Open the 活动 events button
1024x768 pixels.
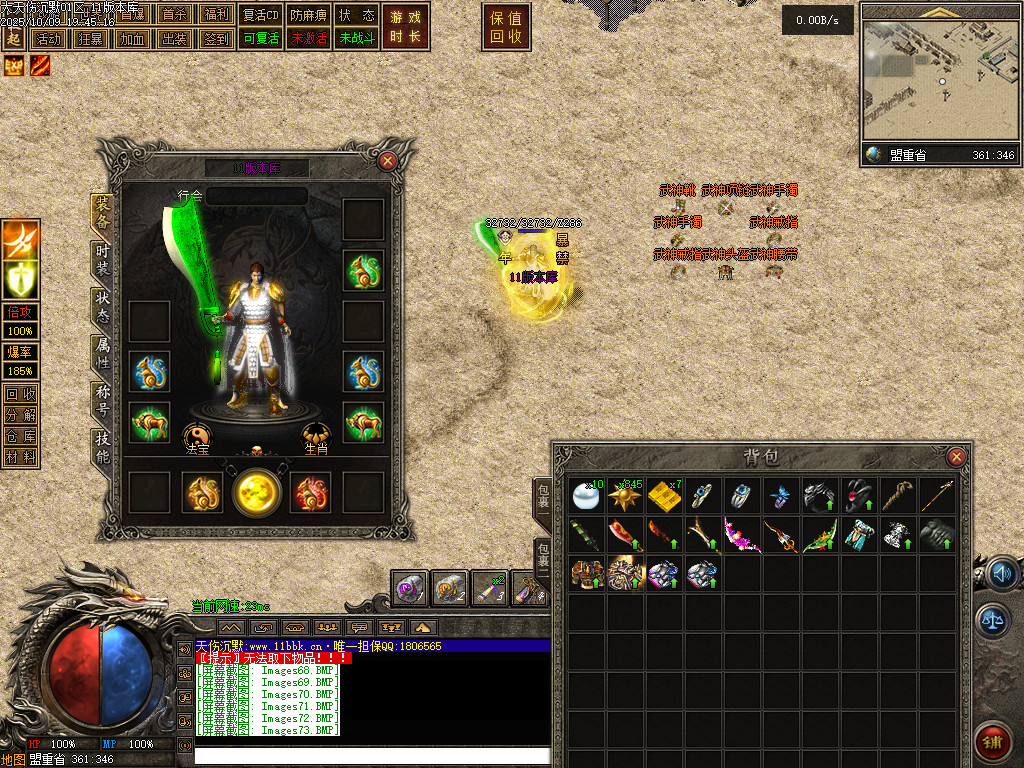coord(48,39)
